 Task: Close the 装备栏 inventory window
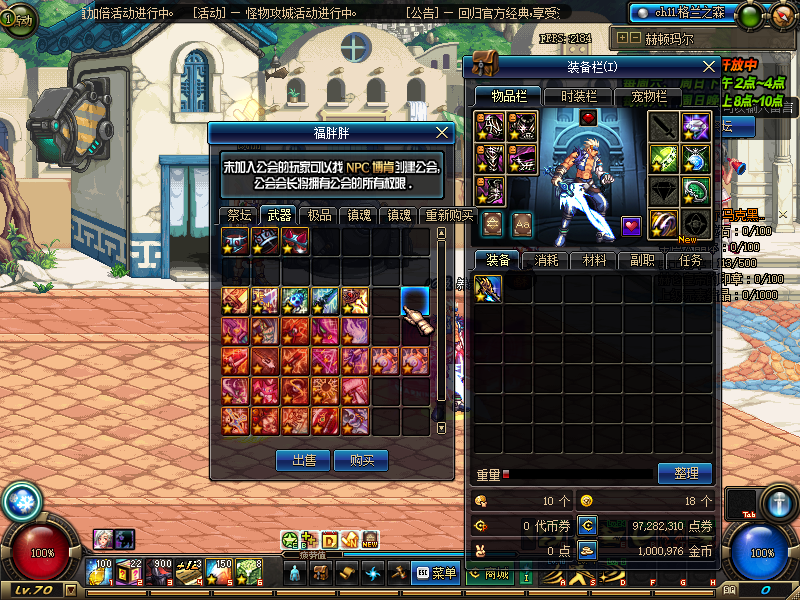tap(709, 67)
